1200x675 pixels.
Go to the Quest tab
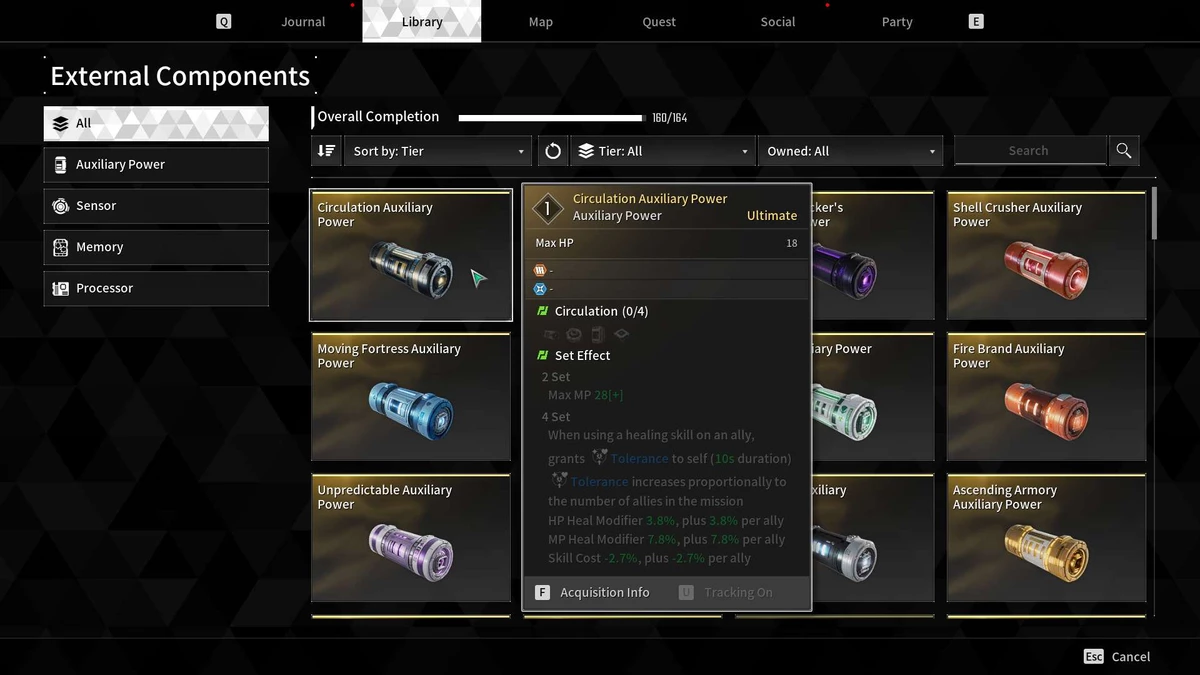coord(659,22)
